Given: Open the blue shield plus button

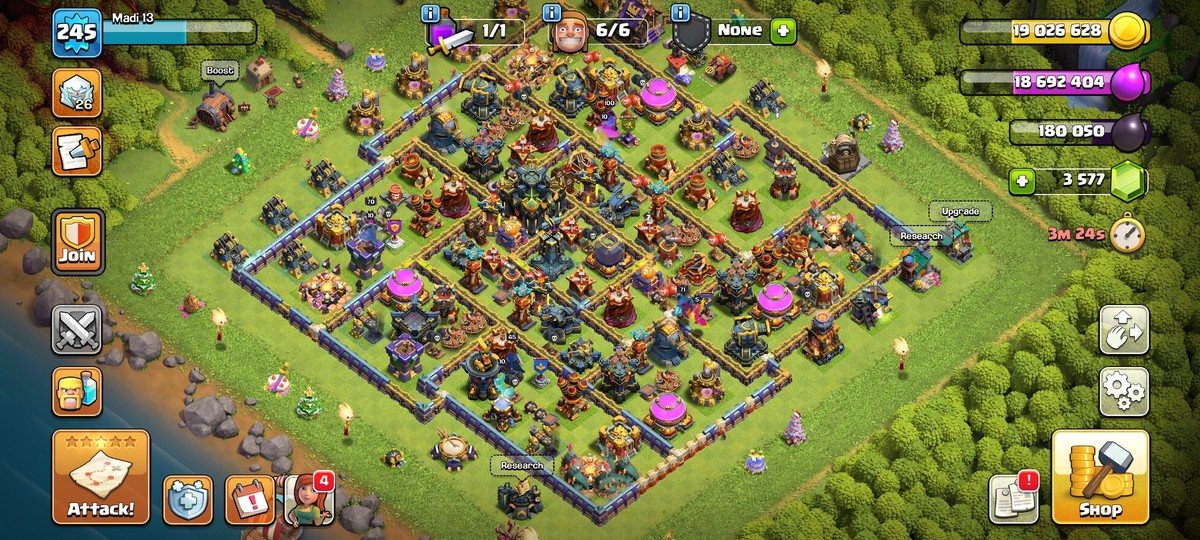Looking at the screenshot, I should (188, 498).
